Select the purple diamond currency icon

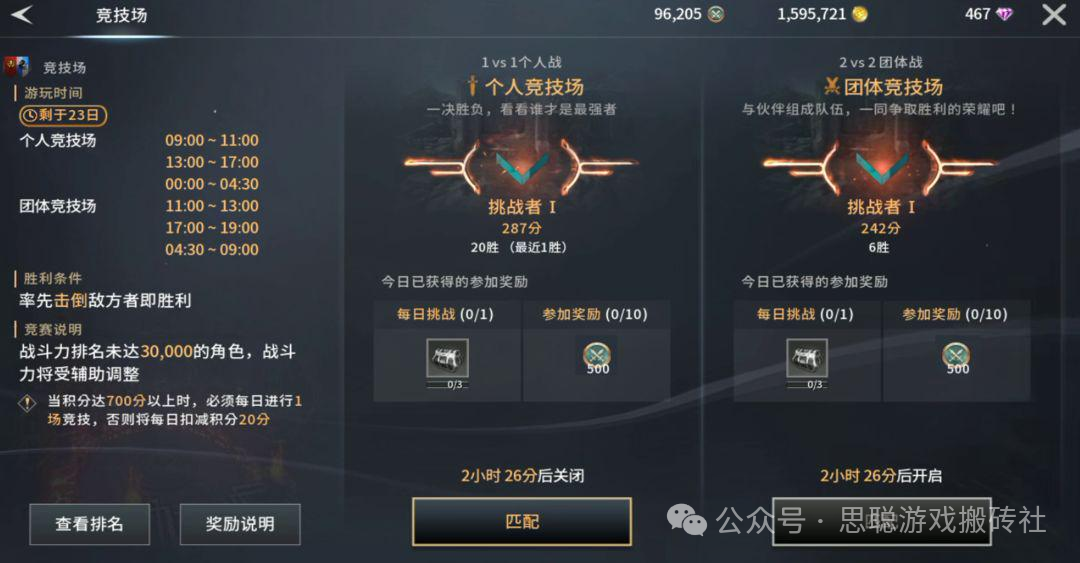(1004, 14)
